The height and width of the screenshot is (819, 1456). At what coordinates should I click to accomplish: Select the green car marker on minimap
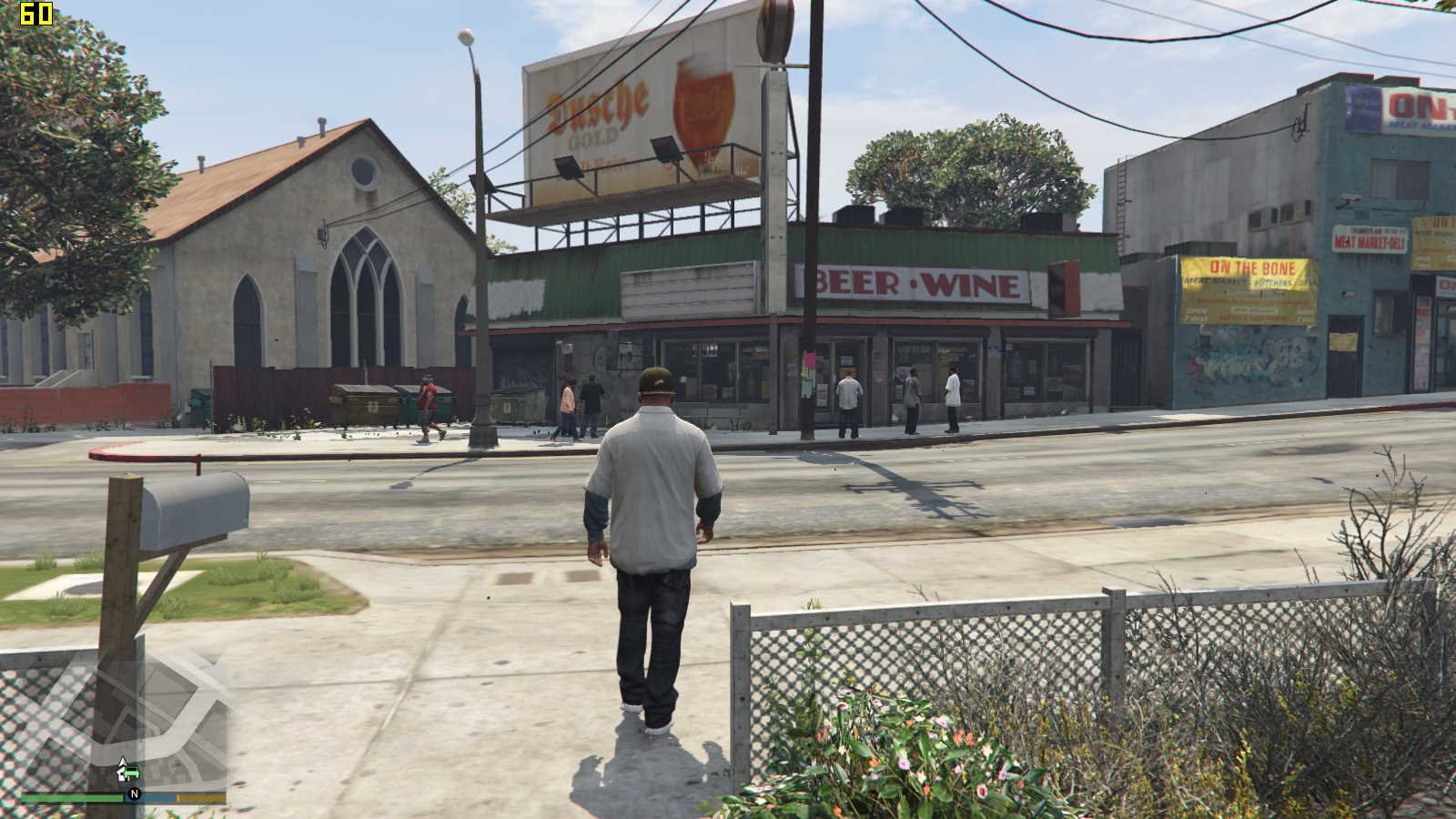click(x=130, y=774)
